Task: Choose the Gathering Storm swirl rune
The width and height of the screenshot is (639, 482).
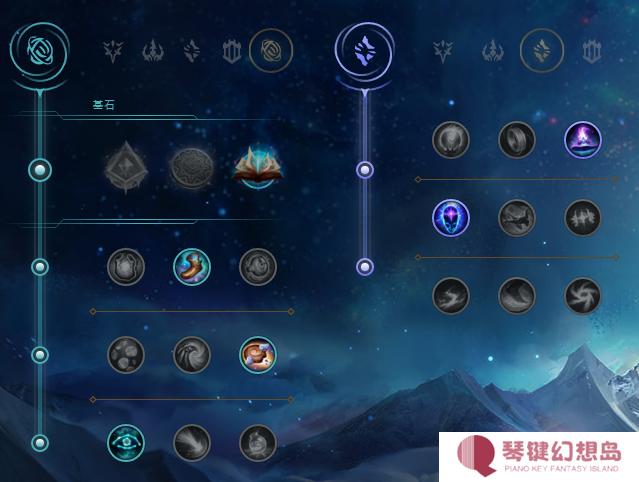Action: (583, 295)
